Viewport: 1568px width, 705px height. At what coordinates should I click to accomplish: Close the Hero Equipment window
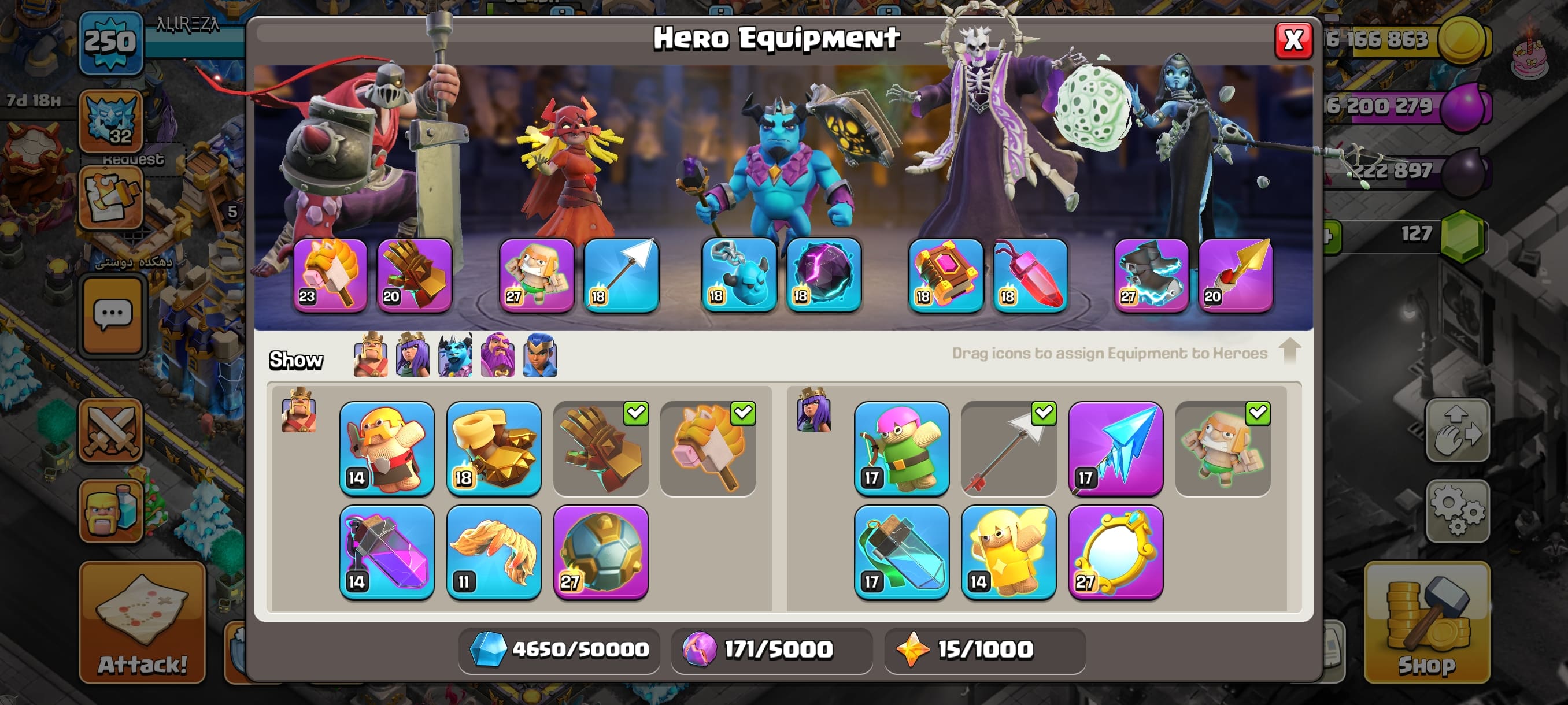[x=1292, y=40]
